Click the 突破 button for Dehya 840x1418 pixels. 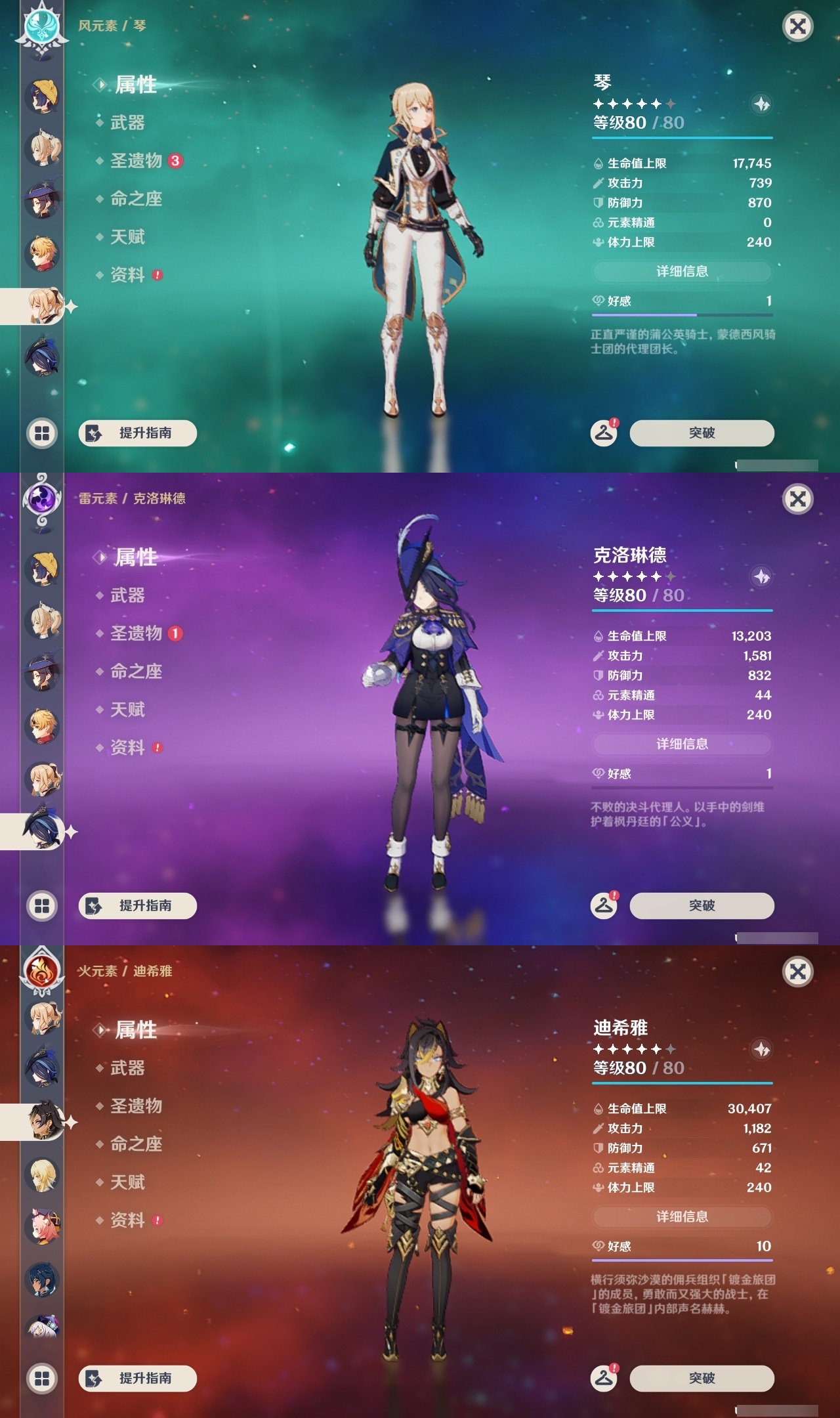(701, 1377)
